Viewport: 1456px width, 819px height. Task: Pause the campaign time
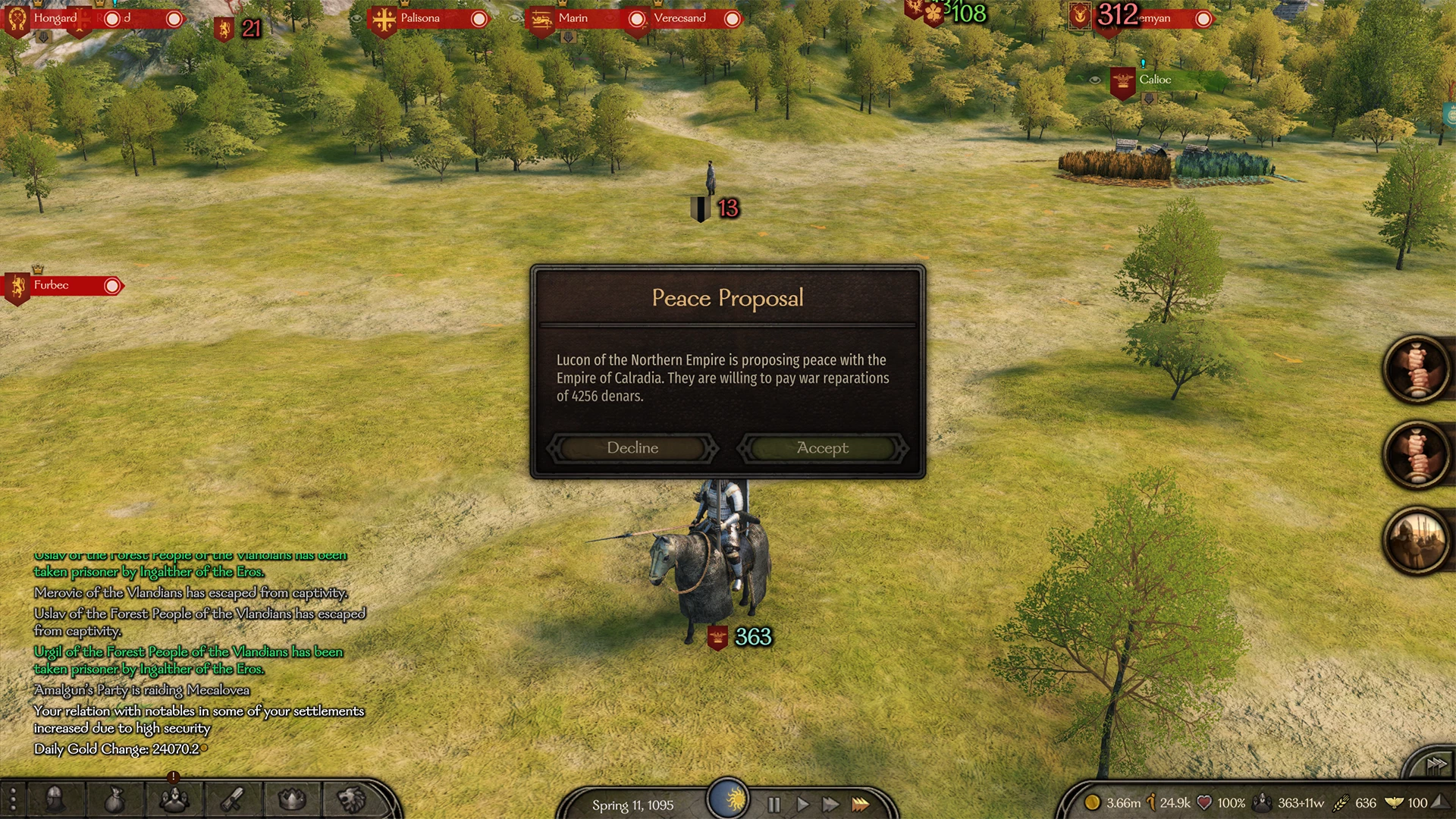click(773, 805)
